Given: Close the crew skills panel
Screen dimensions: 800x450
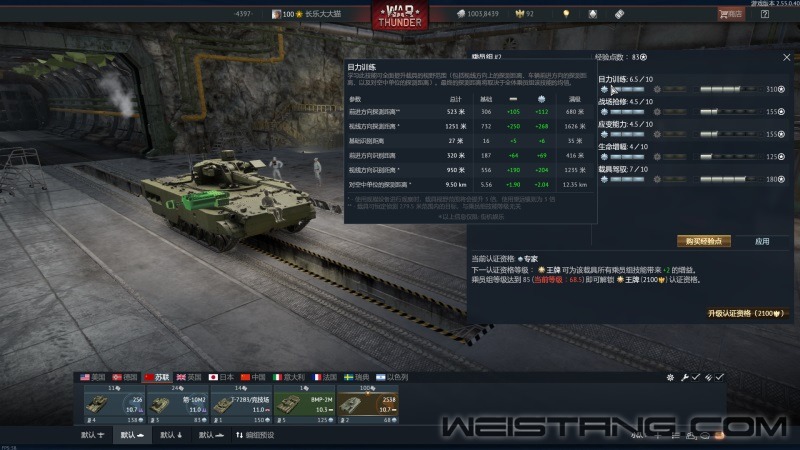Looking at the screenshot, I should (786, 57).
